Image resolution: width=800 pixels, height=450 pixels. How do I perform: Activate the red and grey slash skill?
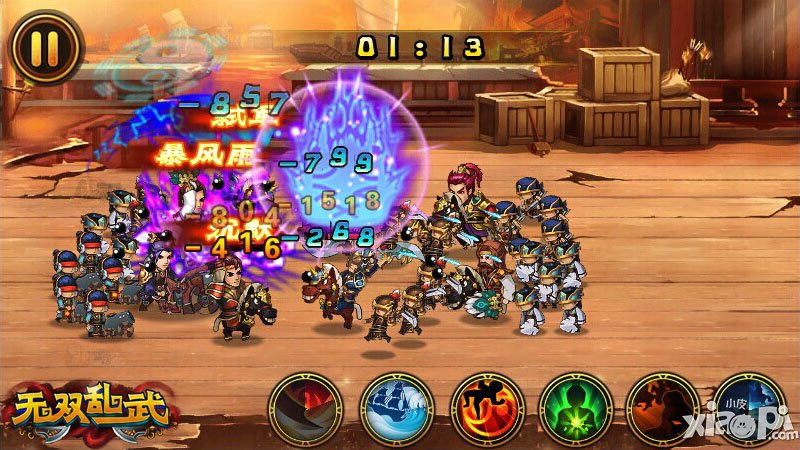point(305,408)
